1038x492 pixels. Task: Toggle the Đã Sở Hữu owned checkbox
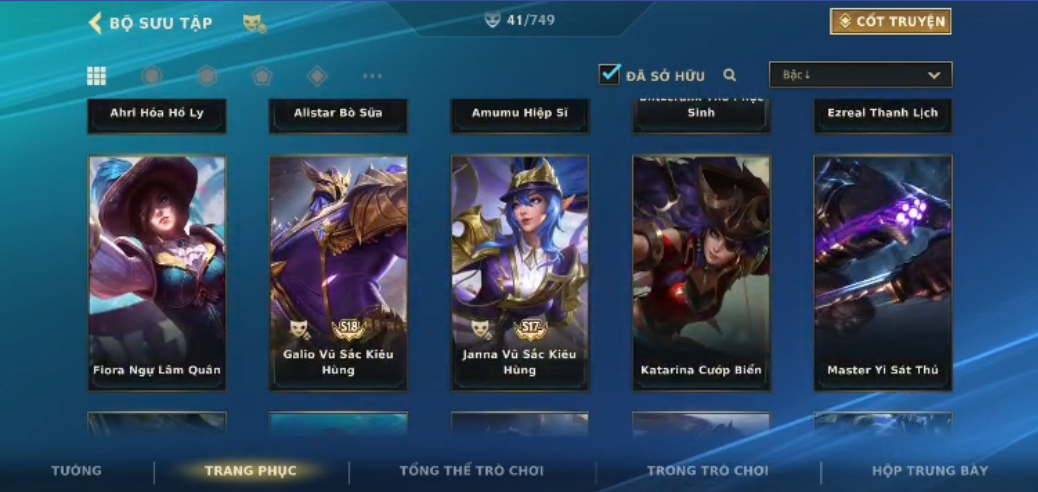point(610,74)
